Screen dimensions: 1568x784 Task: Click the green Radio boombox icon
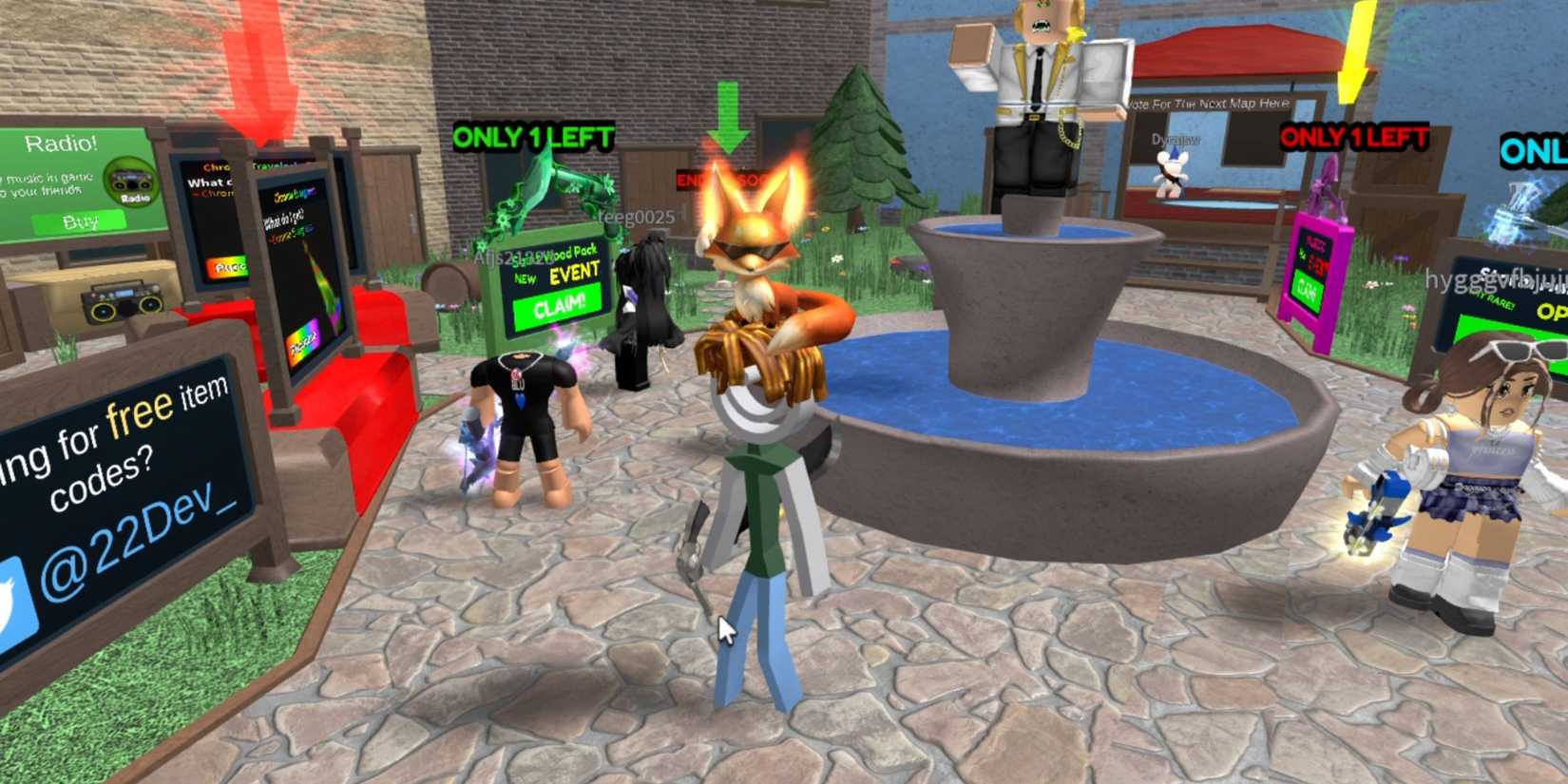click(133, 181)
